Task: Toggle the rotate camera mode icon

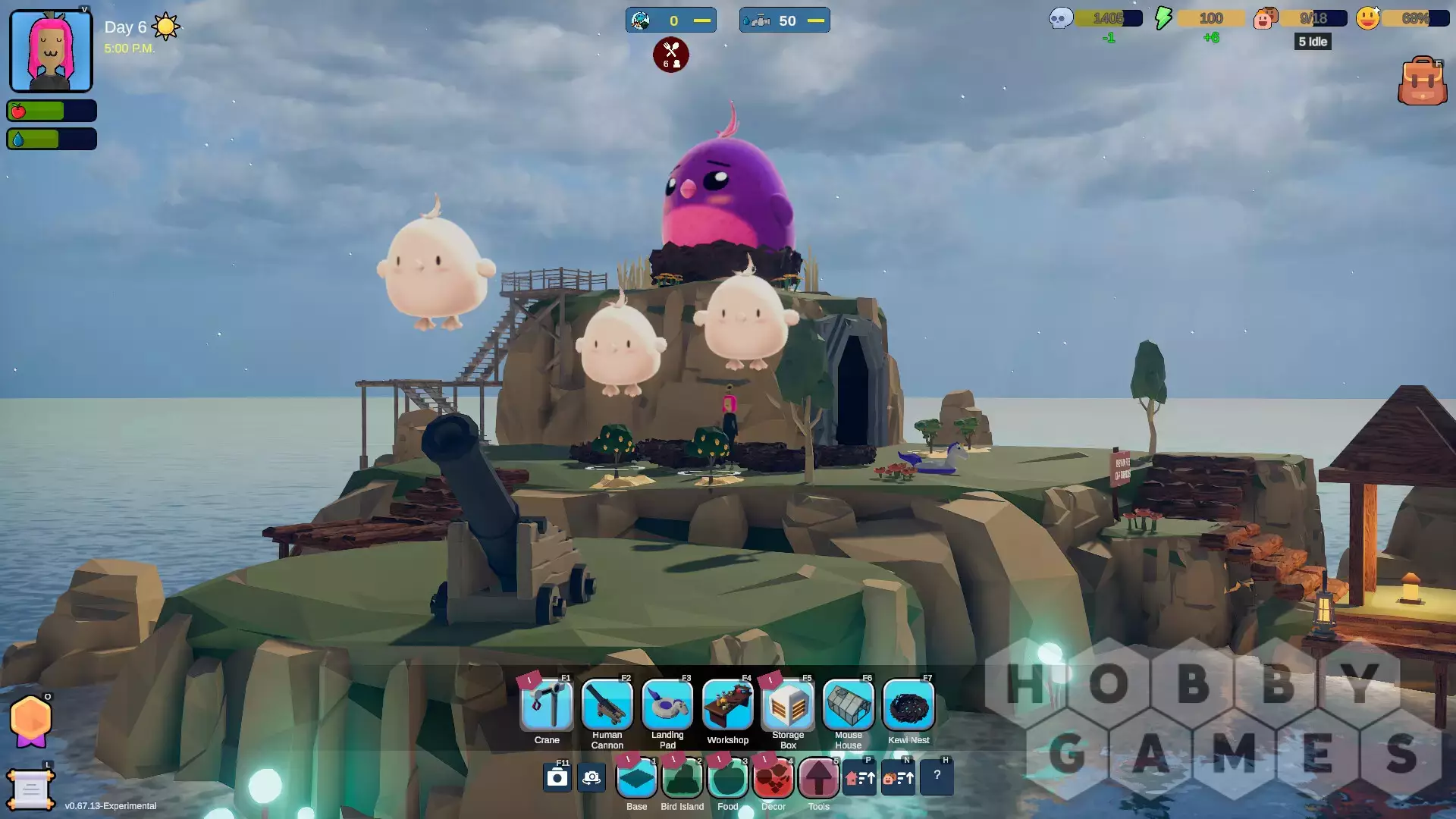Action: pos(591,778)
